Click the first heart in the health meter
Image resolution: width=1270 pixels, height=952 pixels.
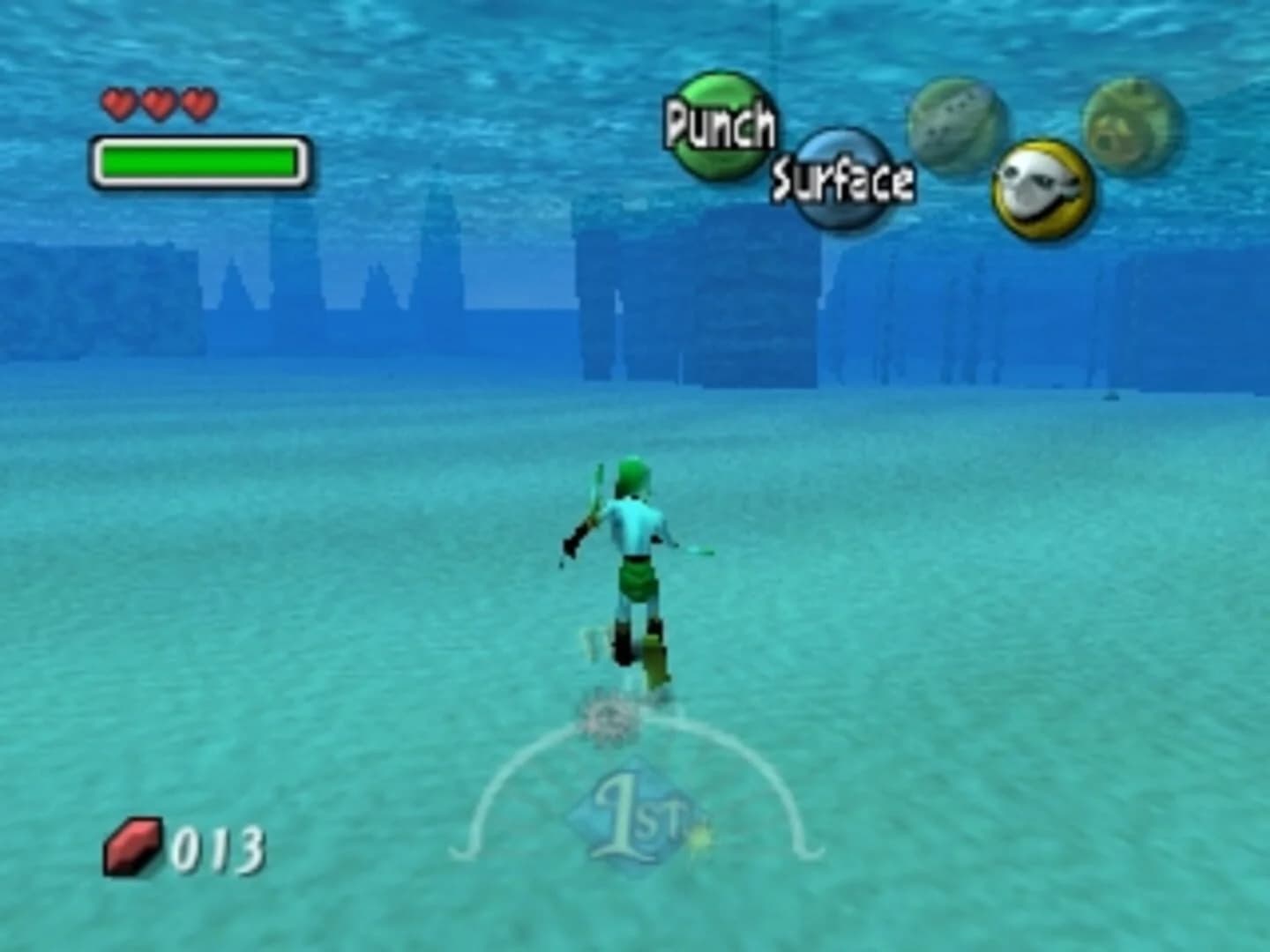117,101
